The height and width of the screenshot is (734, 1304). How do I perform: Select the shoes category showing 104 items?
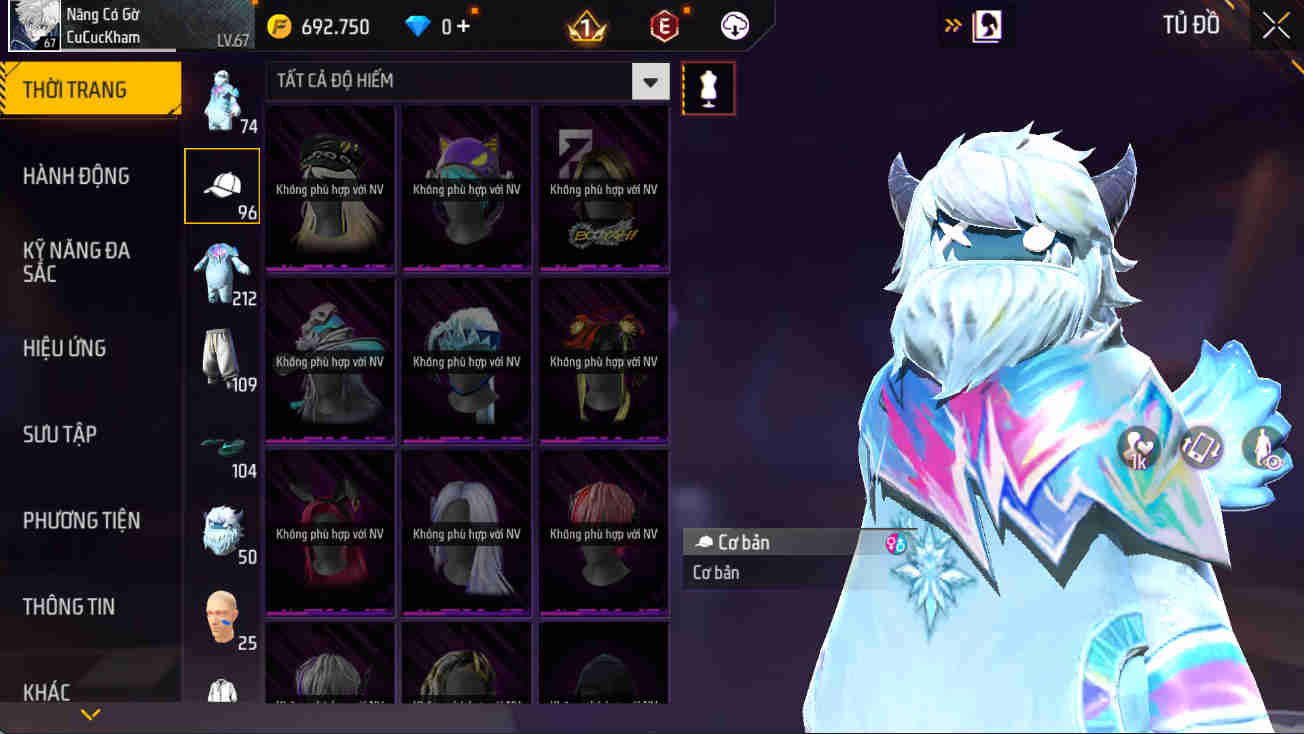[221, 443]
